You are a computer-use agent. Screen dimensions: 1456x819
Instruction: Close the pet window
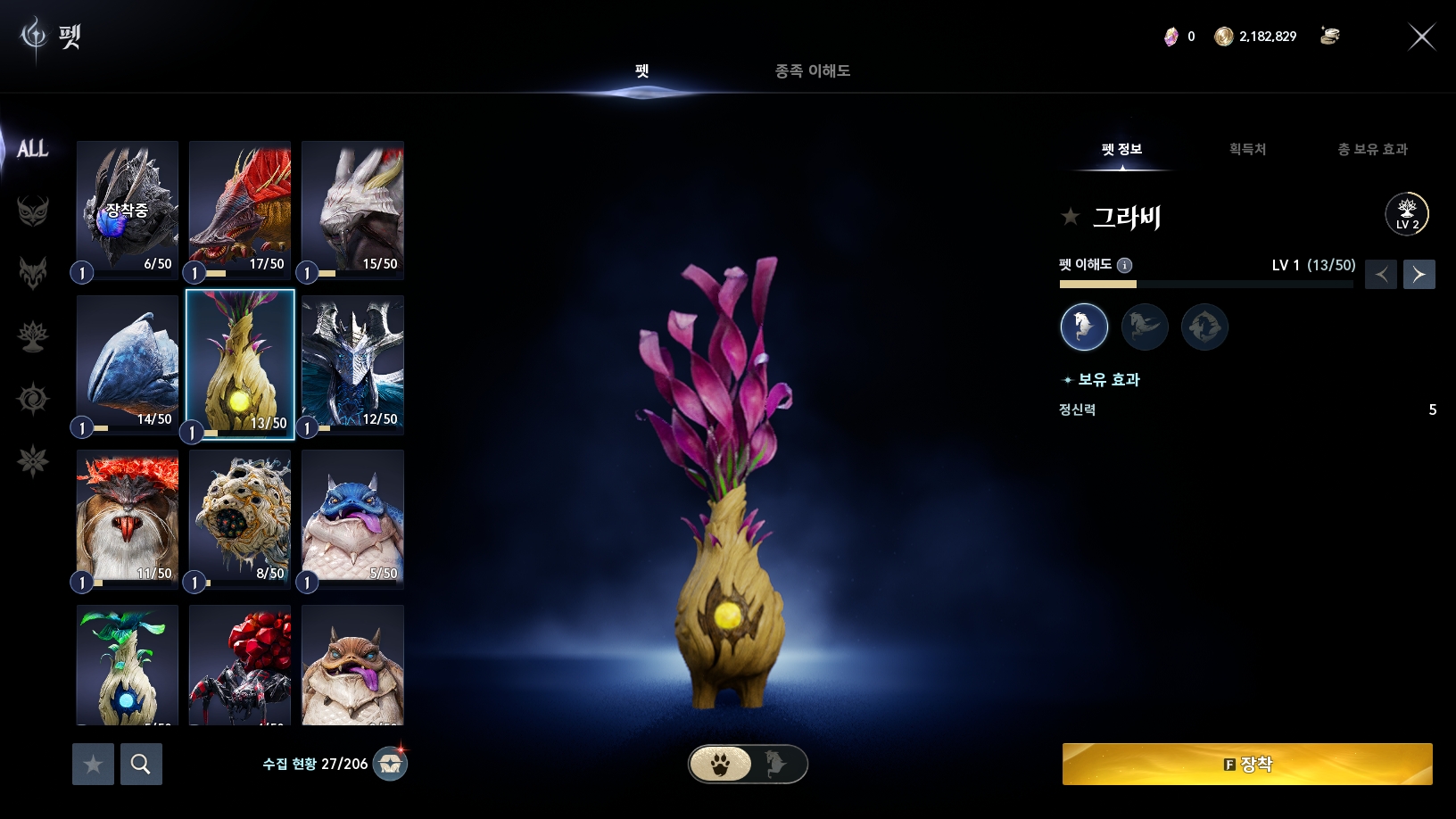pyautogui.click(x=1421, y=37)
